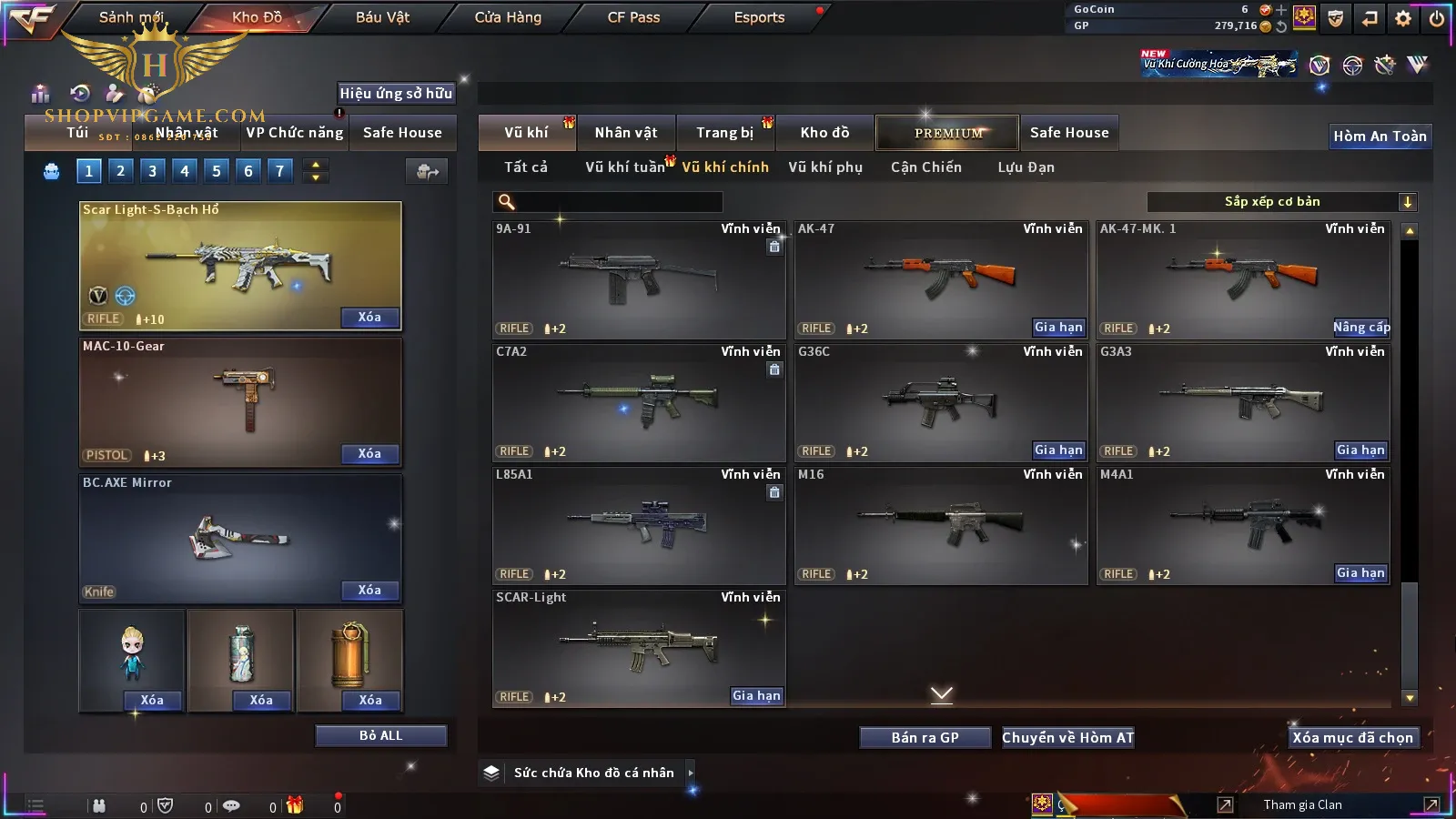The image size is (1456, 819).
Task: Show the Vũ khí phụ category
Action: click(x=825, y=167)
